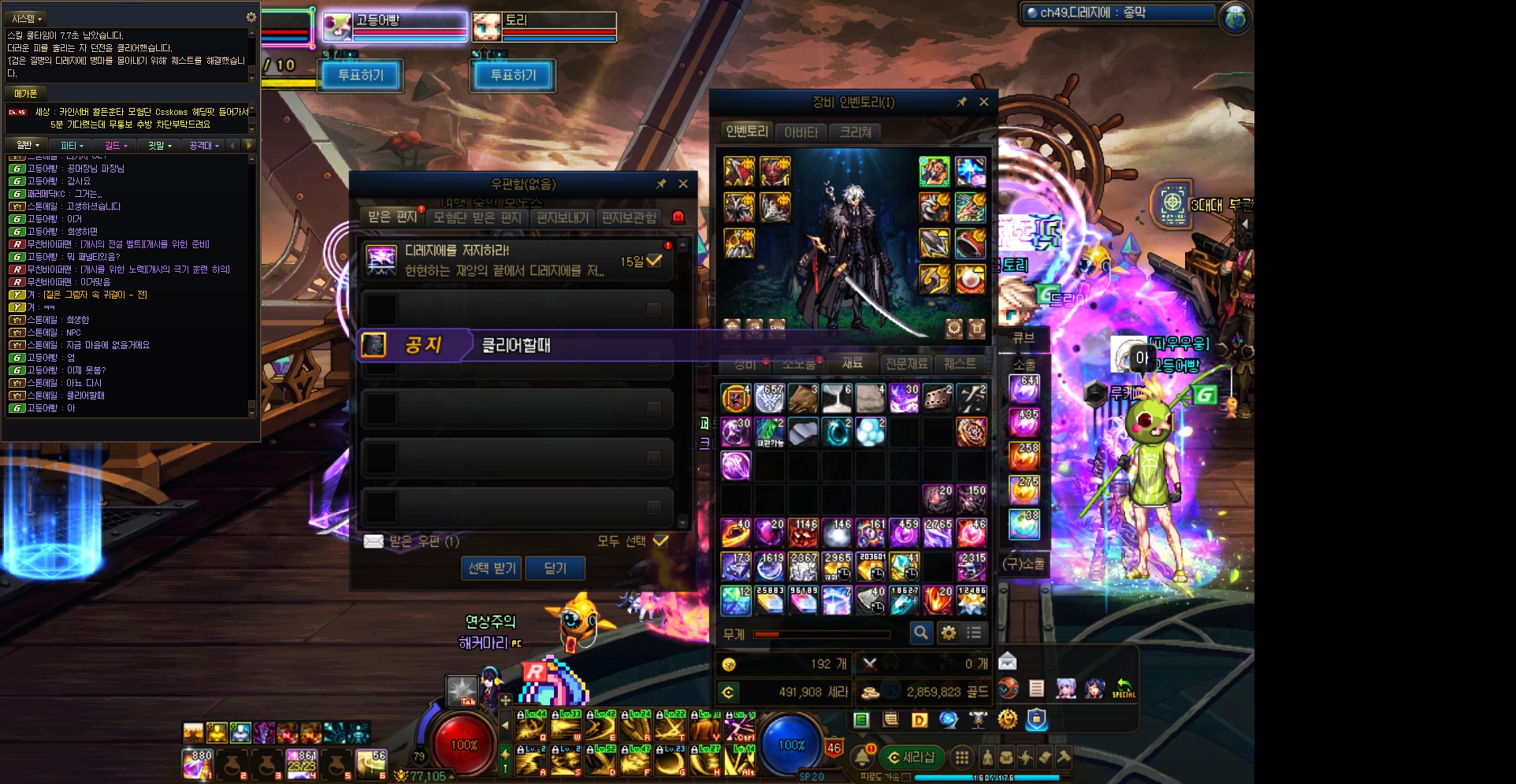
Task: Open the 편지보관함 tab
Action: click(x=629, y=217)
